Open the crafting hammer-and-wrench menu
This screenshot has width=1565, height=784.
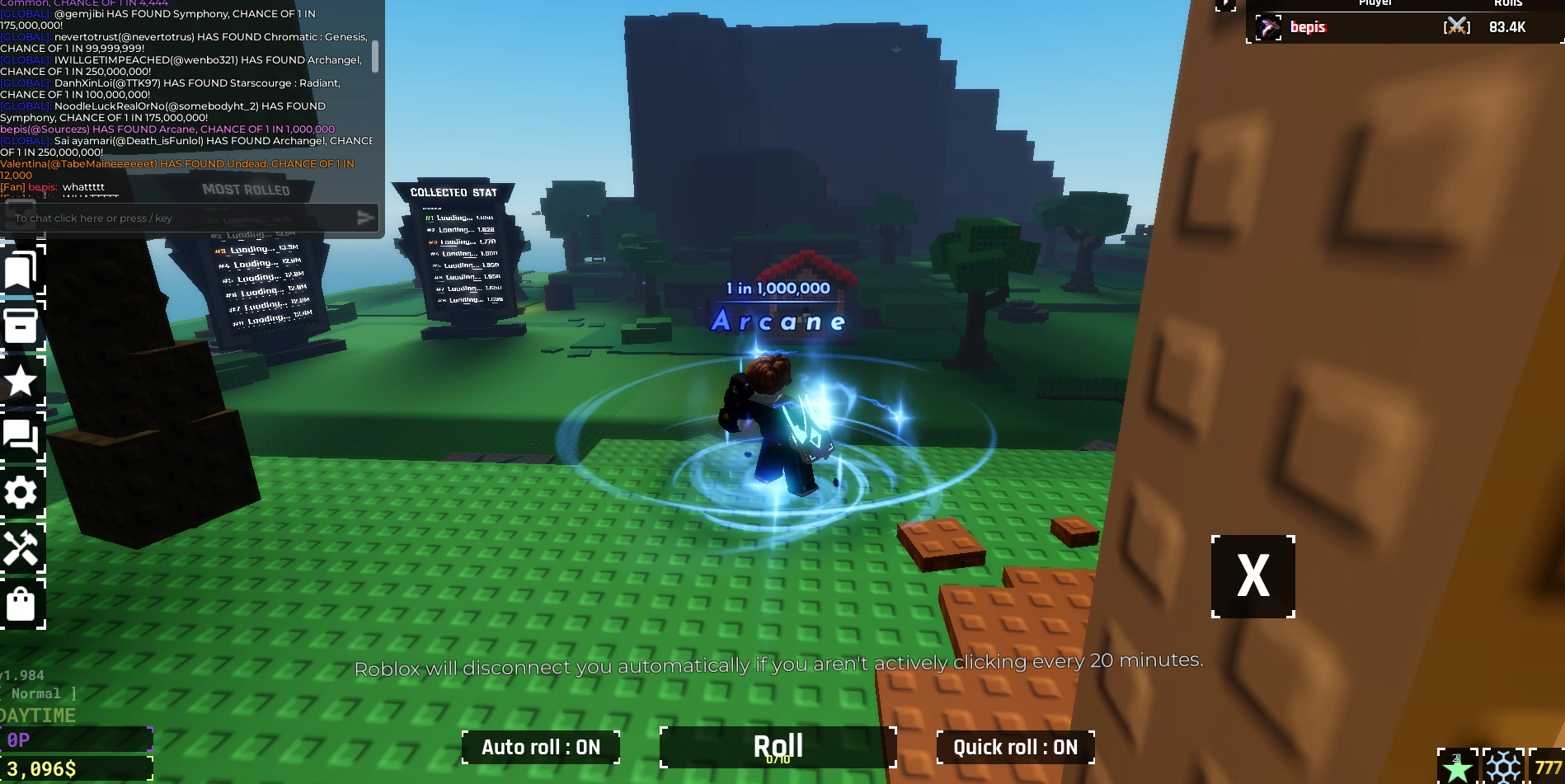pyautogui.click(x=21, y=547)
